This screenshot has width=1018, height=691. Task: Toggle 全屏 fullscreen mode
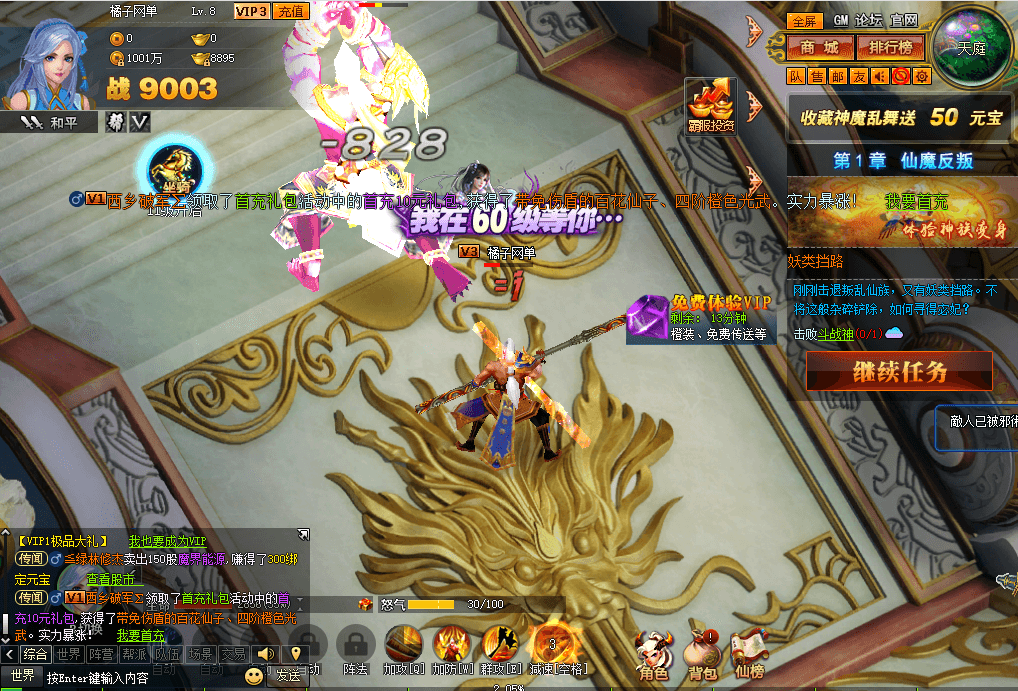point(802,20)
